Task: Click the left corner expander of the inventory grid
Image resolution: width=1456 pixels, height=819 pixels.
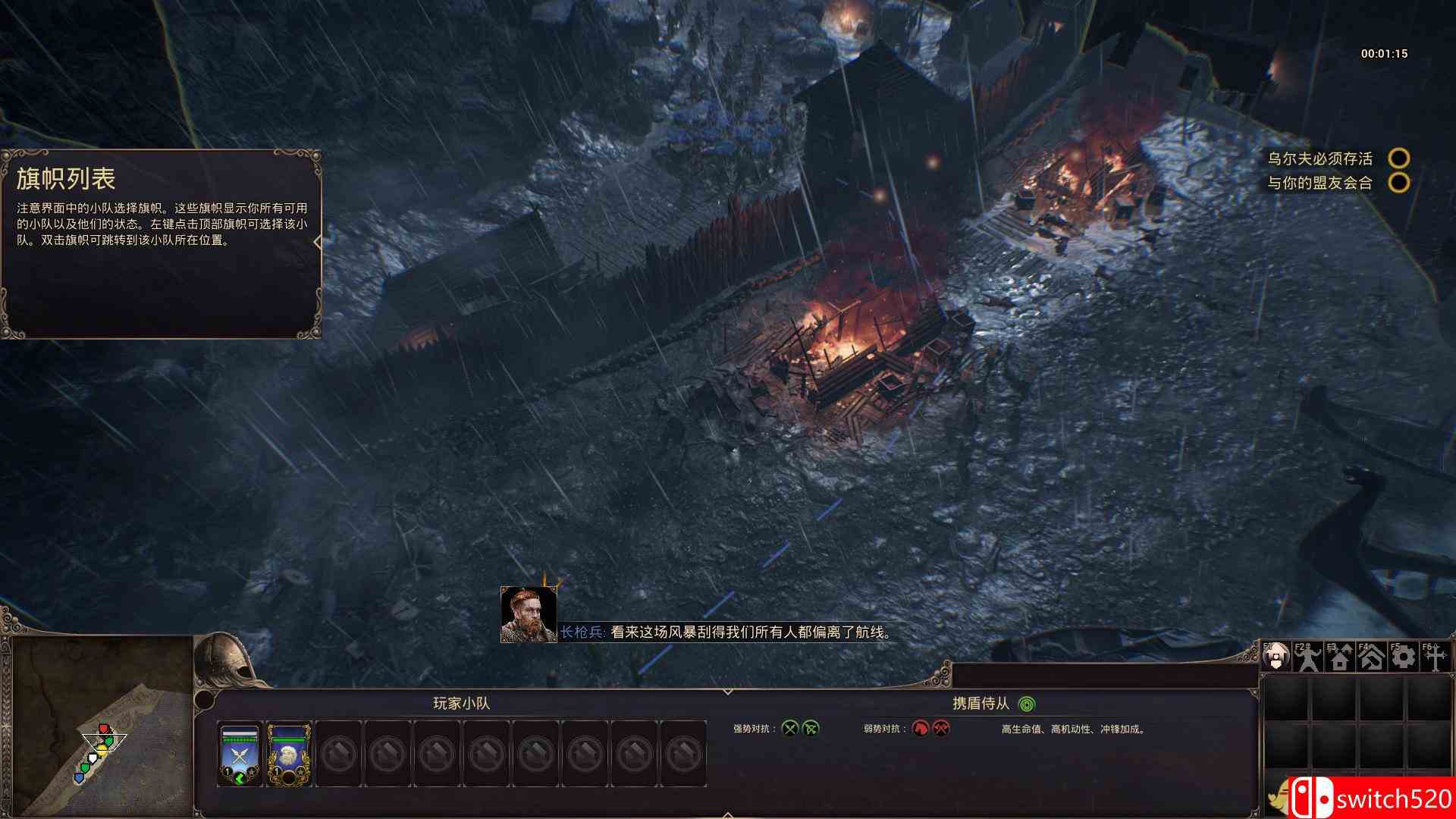Action: click(1264, 676)
